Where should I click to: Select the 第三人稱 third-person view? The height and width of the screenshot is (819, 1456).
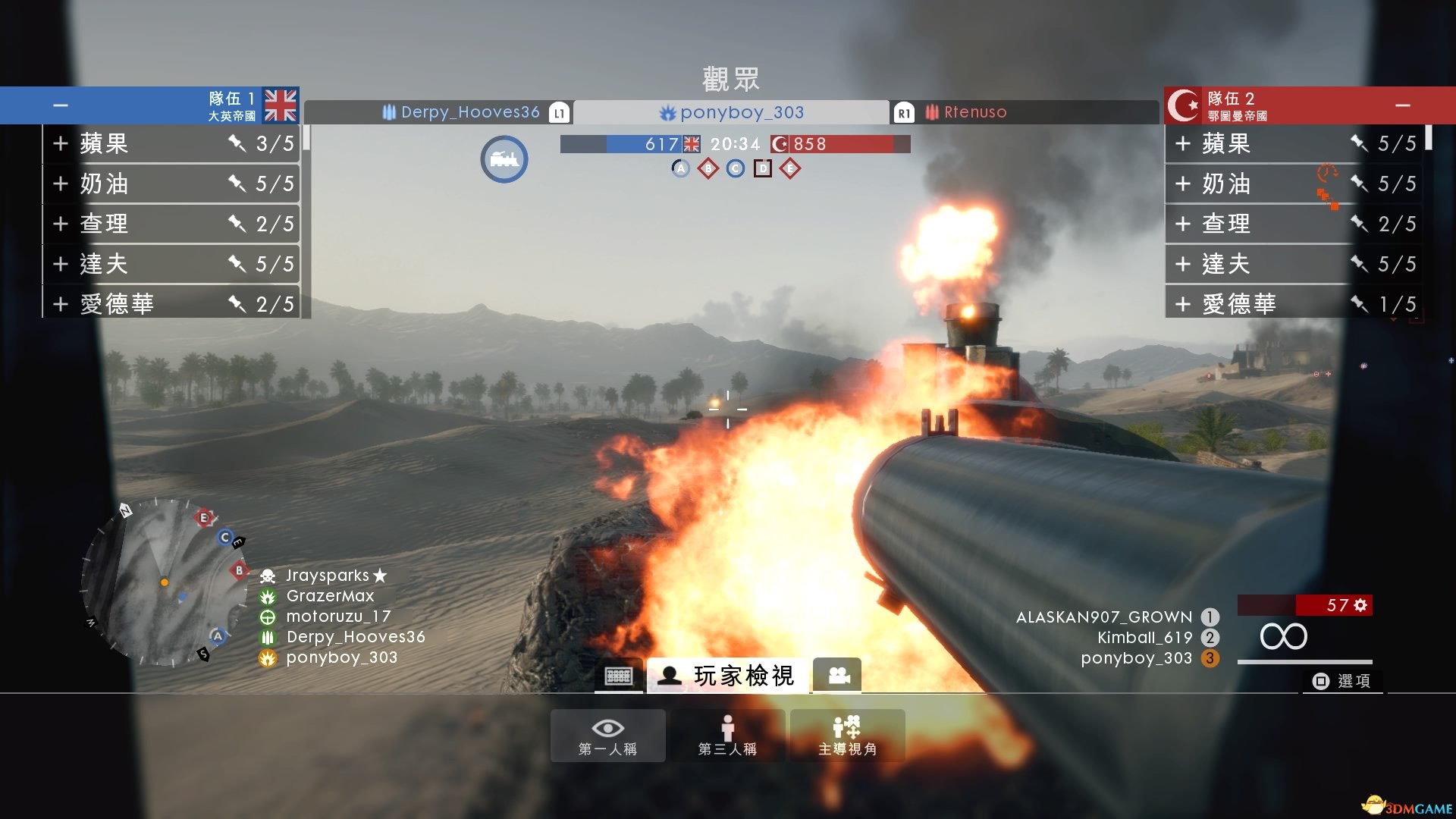pyautogui.click(x=727, y=736)
